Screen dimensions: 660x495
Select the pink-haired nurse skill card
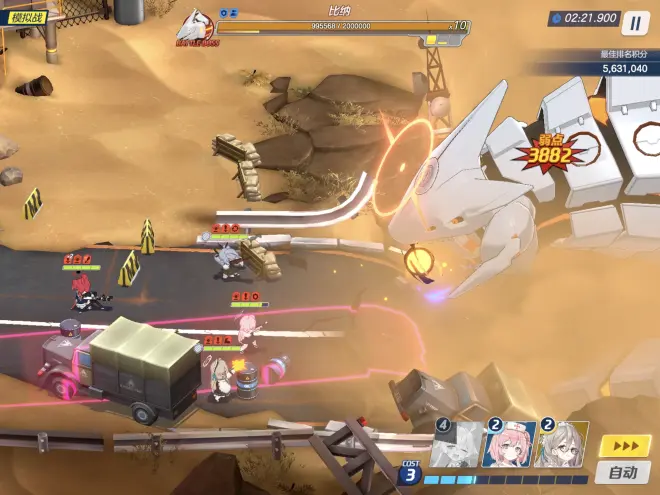[x=507, y=445]
